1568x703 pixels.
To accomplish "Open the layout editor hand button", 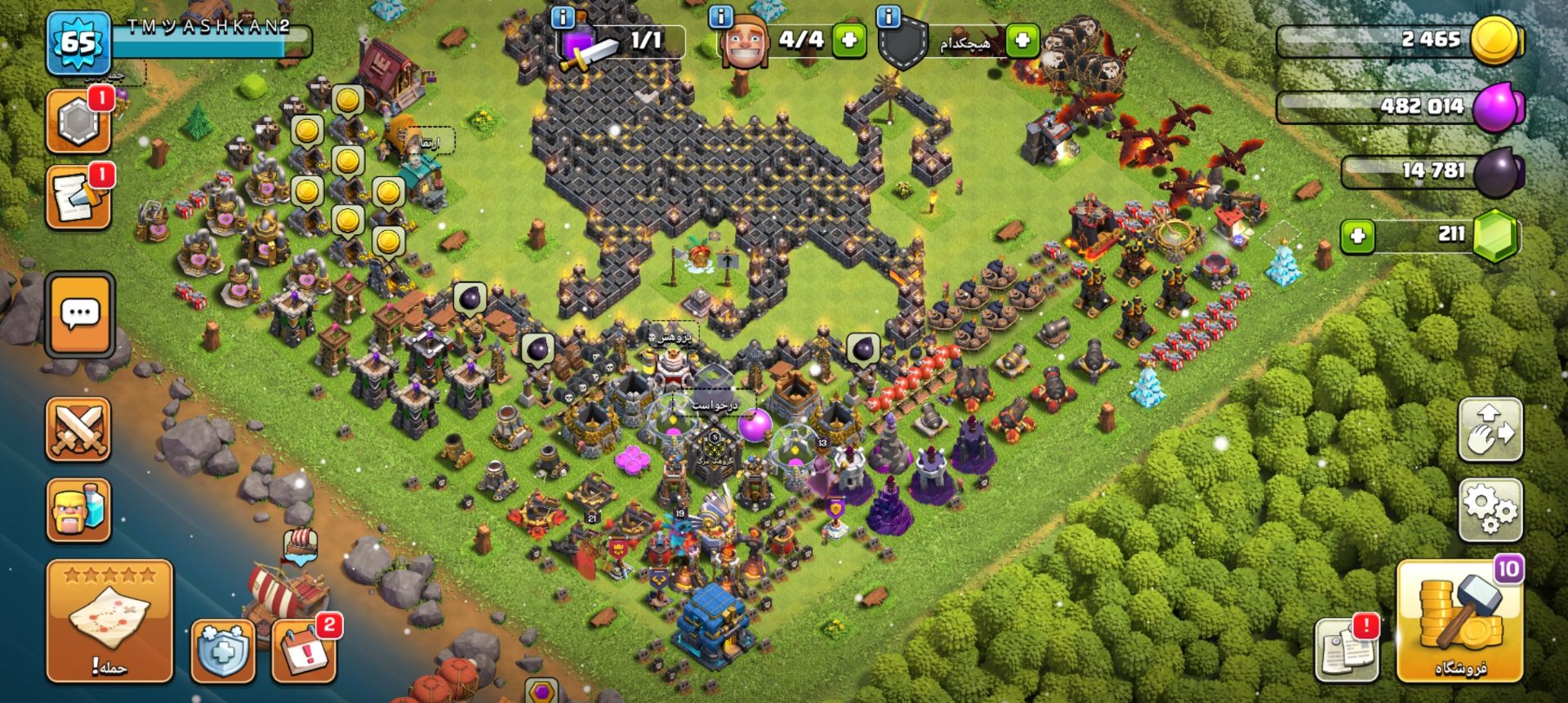I will [x=1490, y=430].
